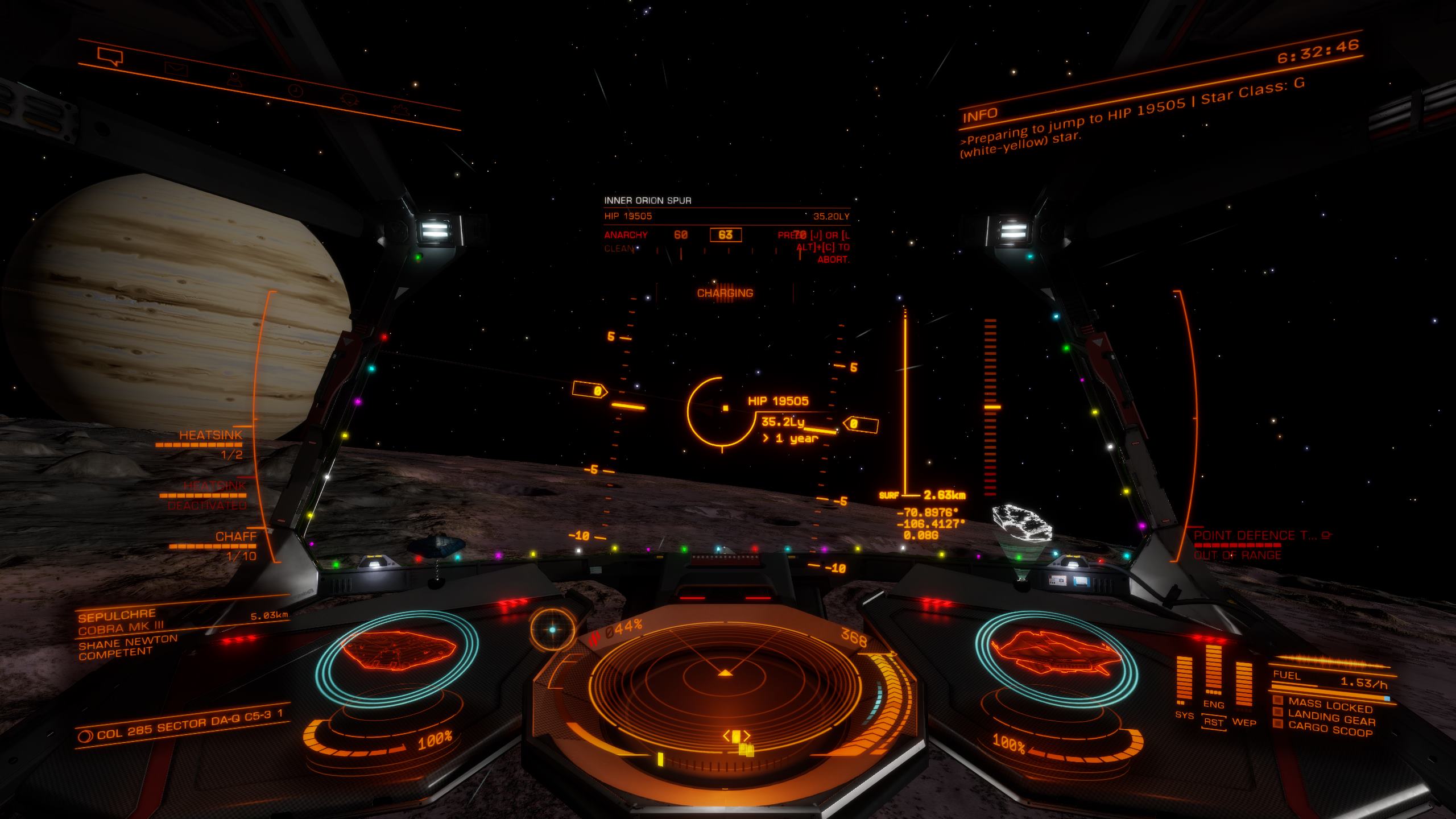
Task: Show the recent history clock tab
Action: (296, 91)
